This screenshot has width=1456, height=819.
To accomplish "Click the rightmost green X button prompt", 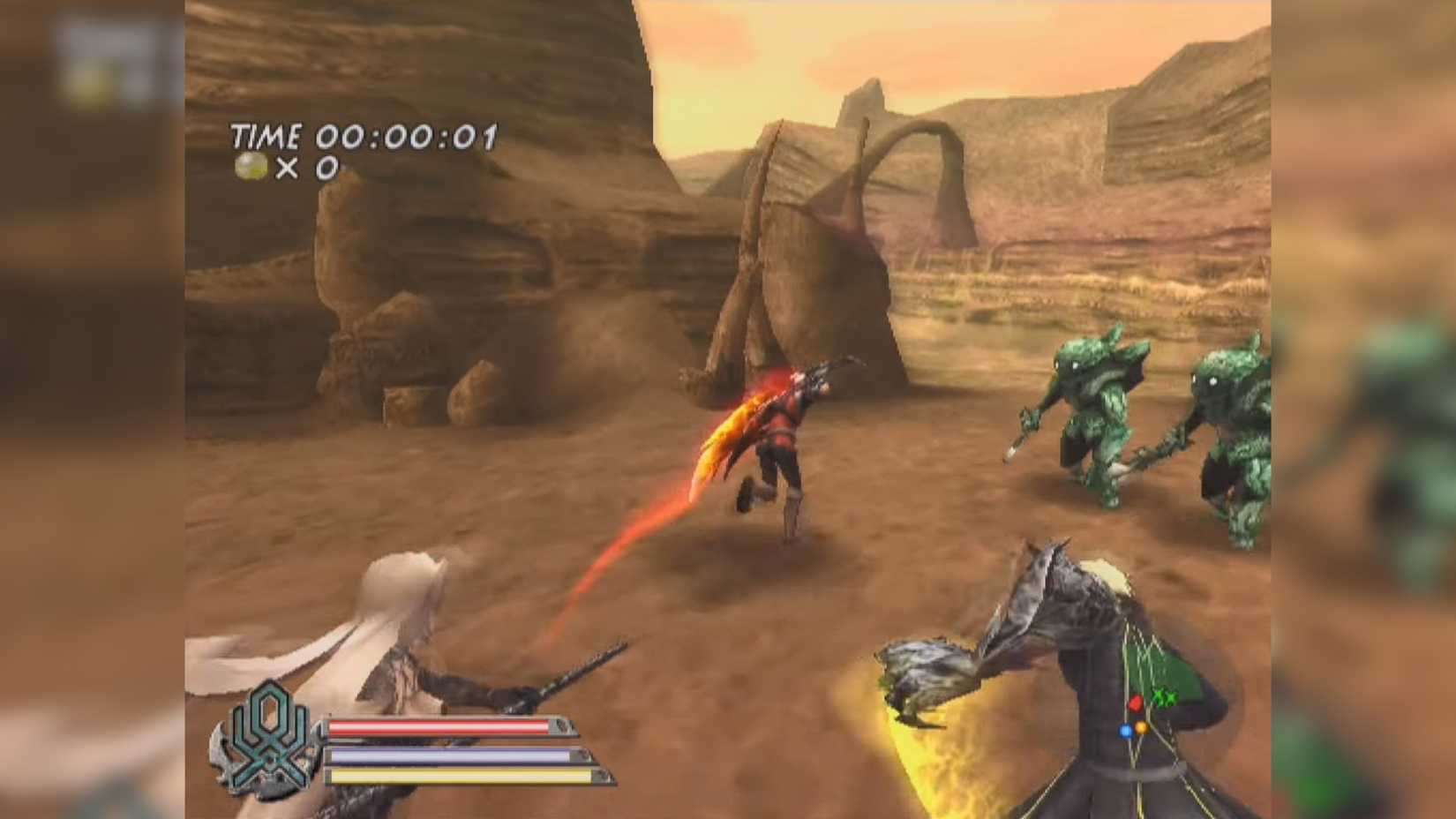I will 1171,700.
